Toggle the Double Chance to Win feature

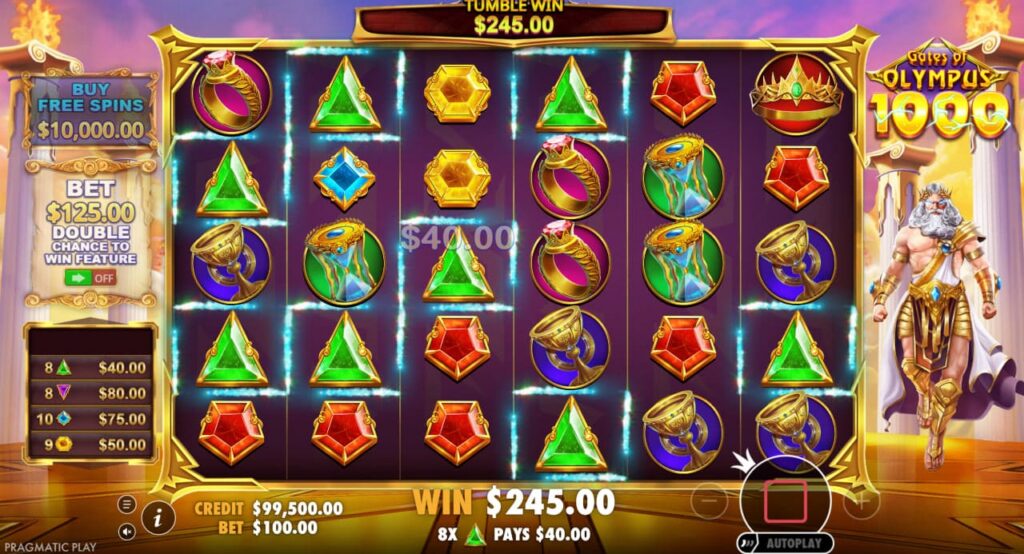[x=91, y=277]
